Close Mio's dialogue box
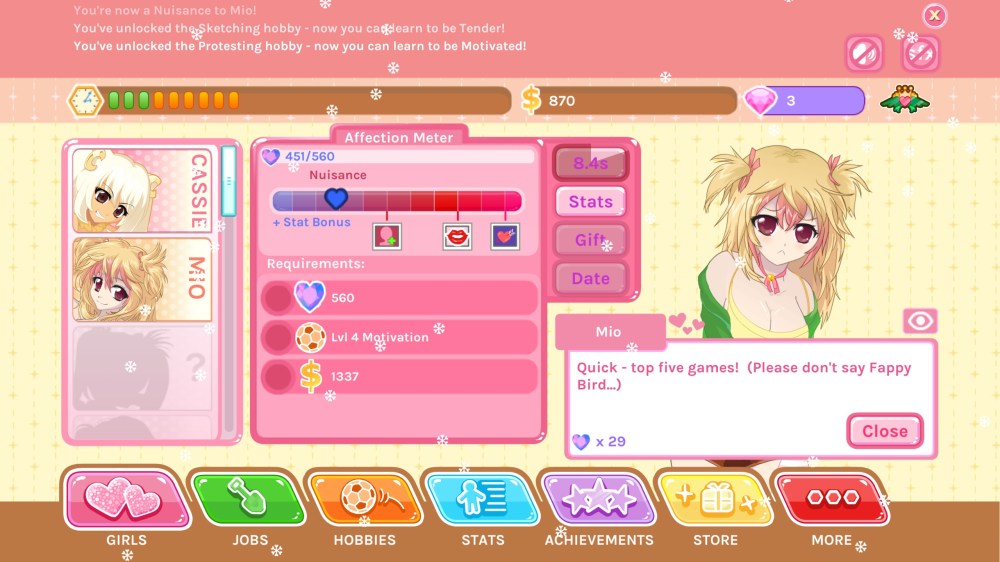This screenshot has height=562, width=1000. coord(884,431)
